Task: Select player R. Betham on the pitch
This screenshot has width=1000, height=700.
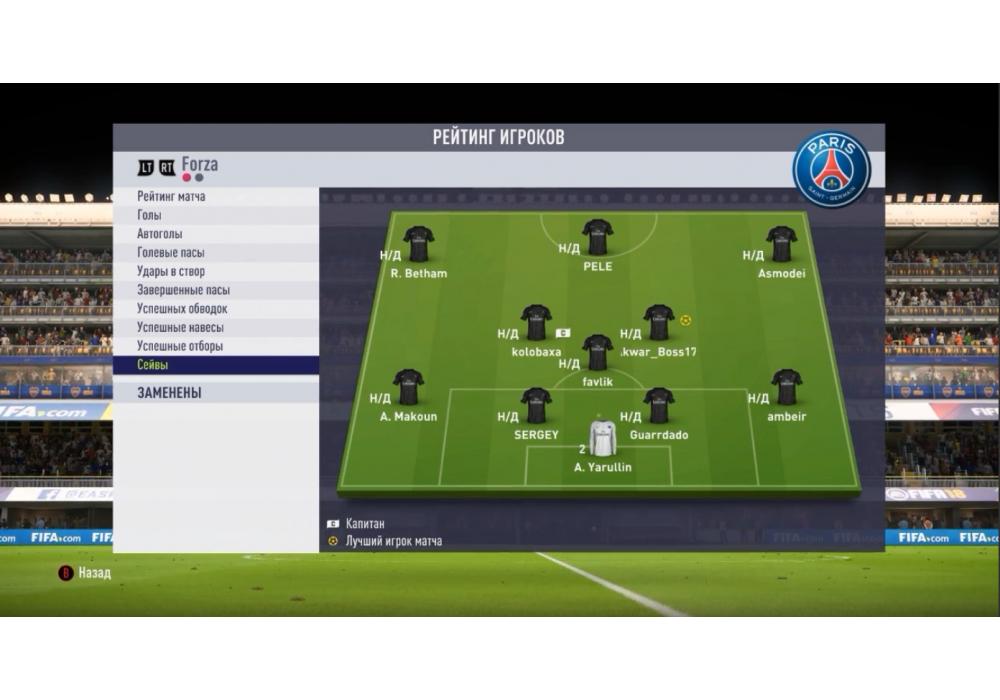Action: (x=418, y=243)
